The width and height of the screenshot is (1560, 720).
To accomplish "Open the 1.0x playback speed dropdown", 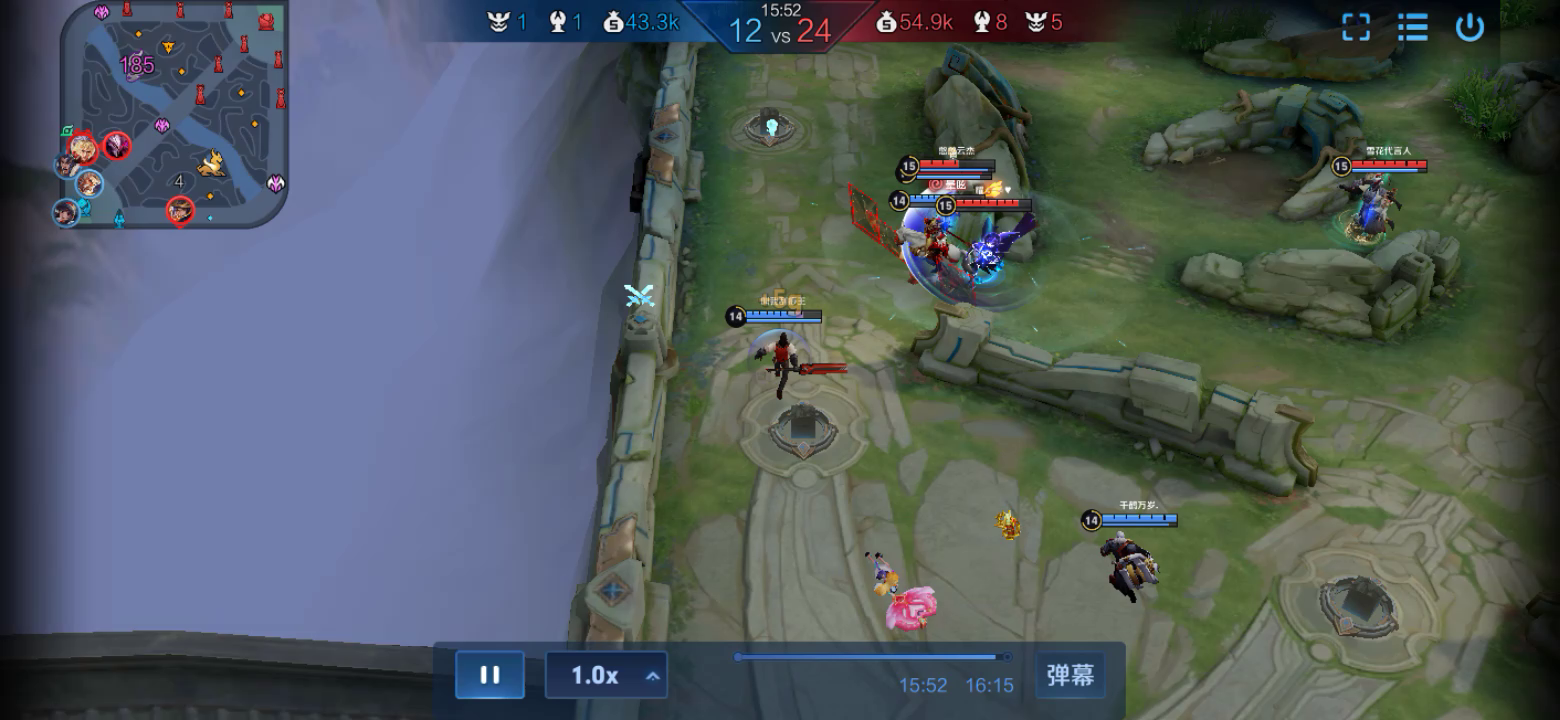I will 606,676.
